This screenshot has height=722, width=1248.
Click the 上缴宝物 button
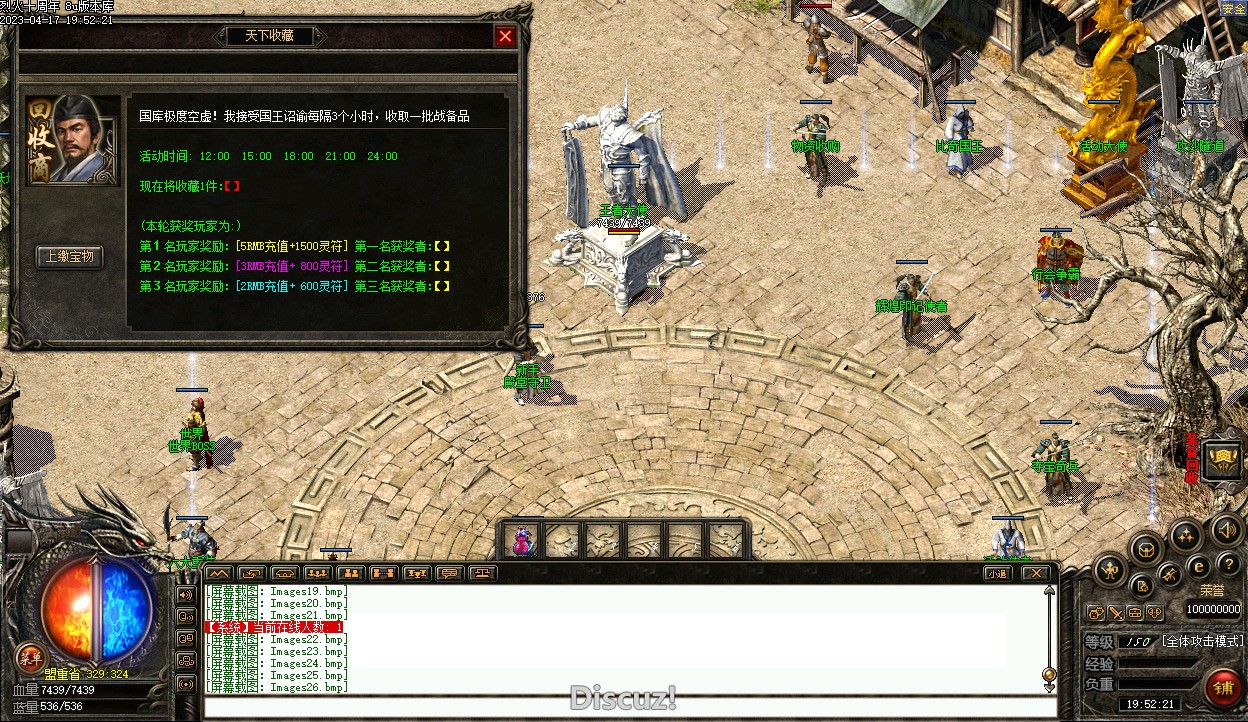pos(69,257)
